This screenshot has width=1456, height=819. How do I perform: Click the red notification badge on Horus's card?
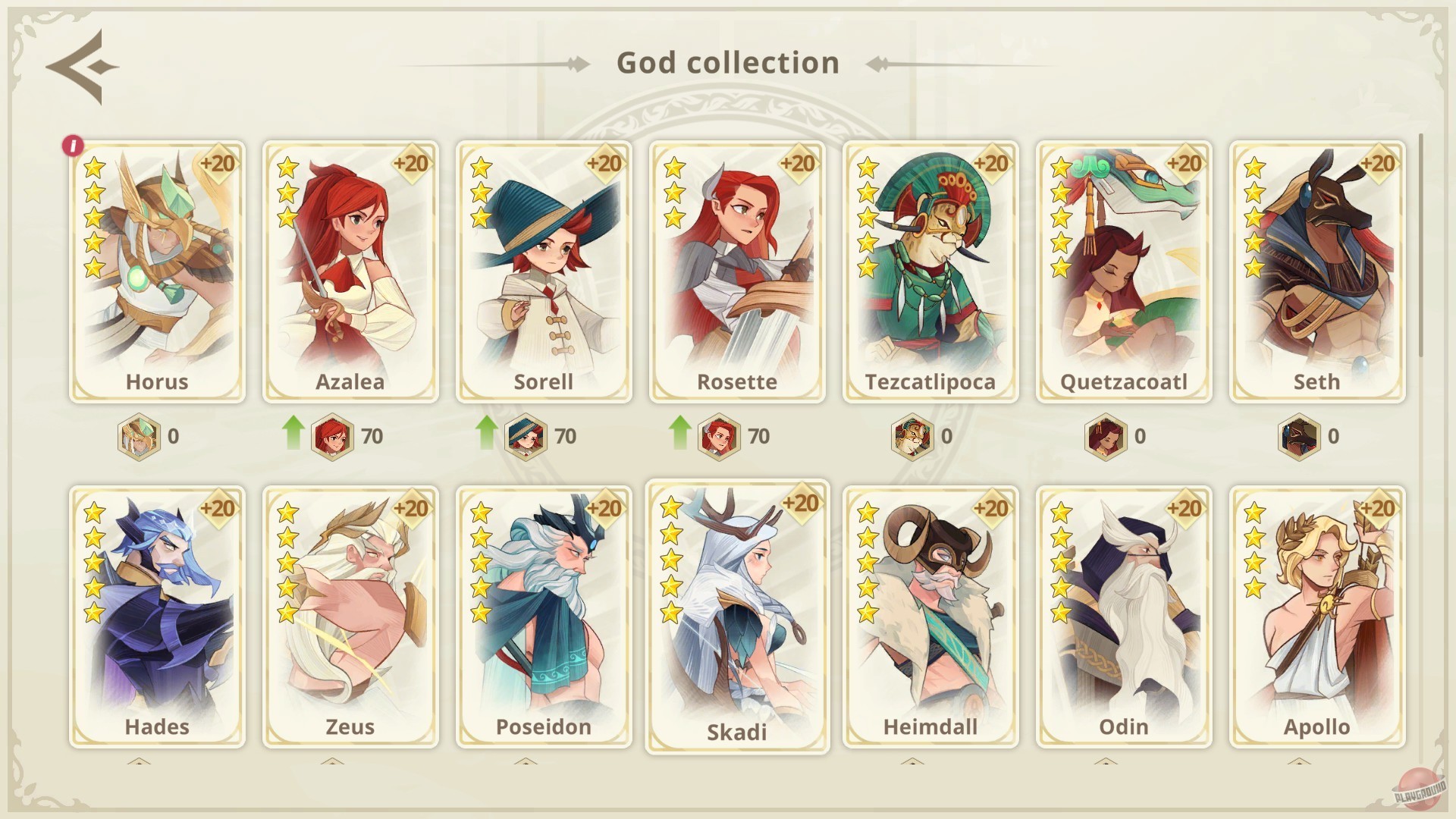[73, 146]
